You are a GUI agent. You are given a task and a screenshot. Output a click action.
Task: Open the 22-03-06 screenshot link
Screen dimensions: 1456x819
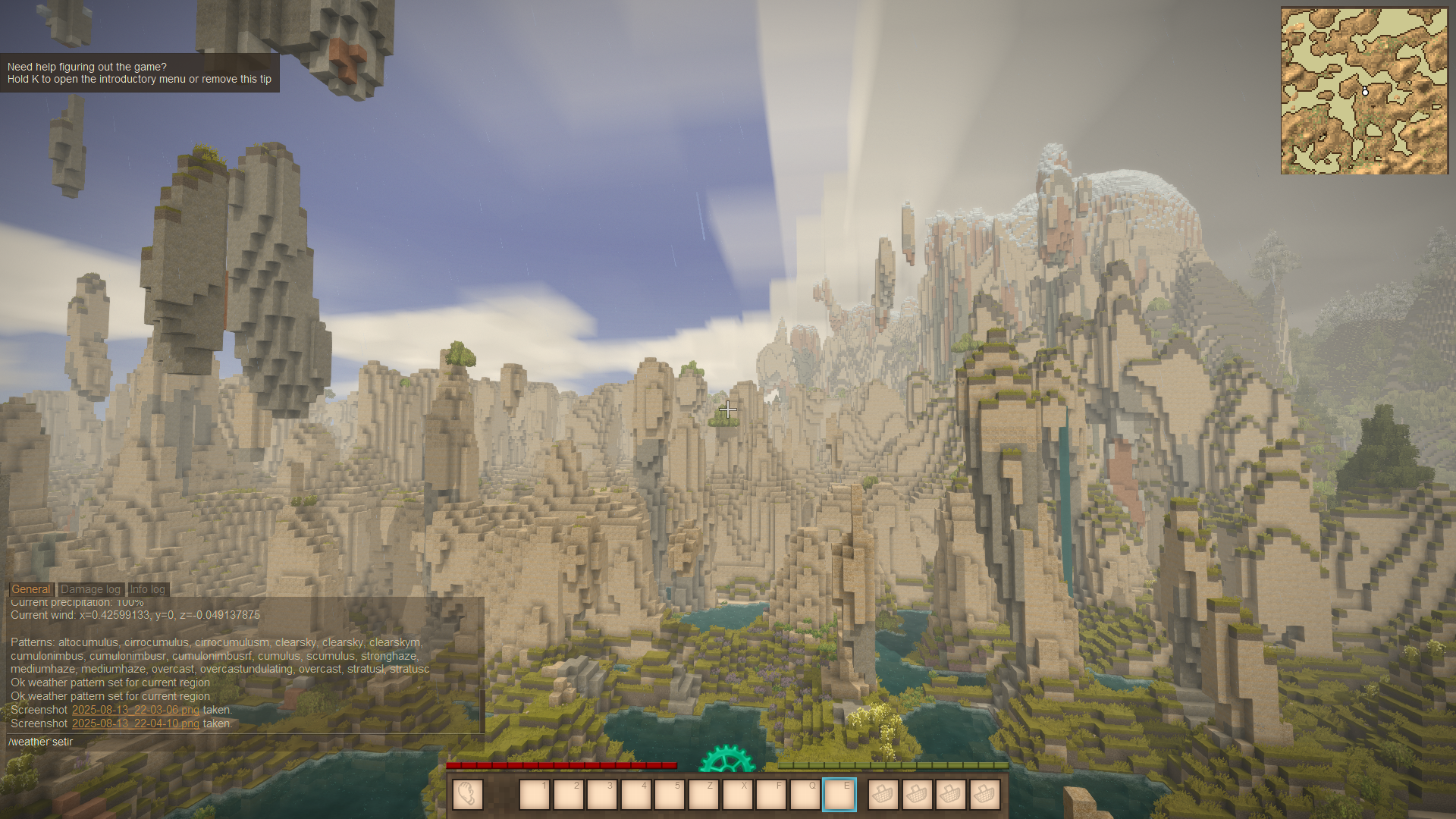pos(135,710)
